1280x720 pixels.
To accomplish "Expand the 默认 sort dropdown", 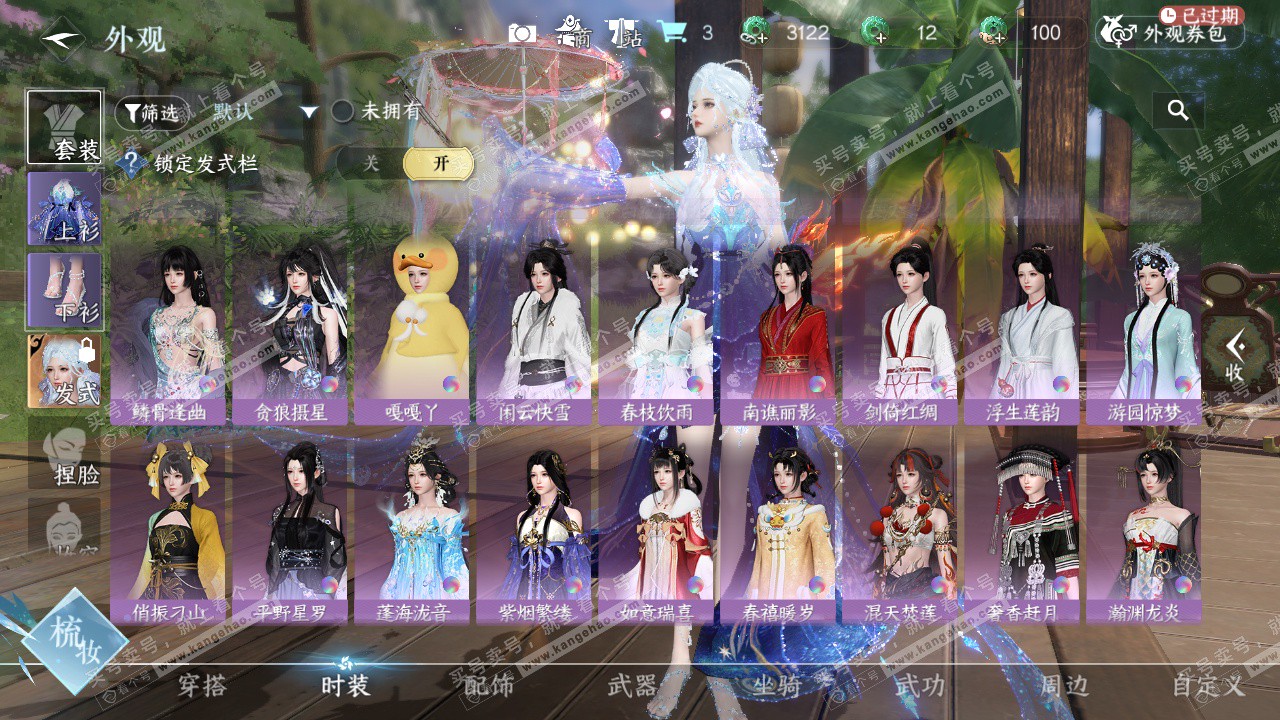I will [x=309, y=112].
